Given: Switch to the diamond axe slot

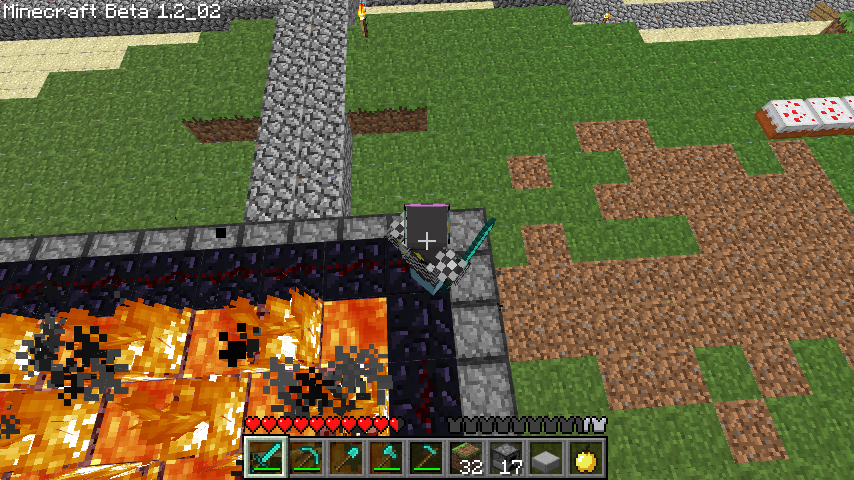Looking at the screenshot, I should [385, 458].
